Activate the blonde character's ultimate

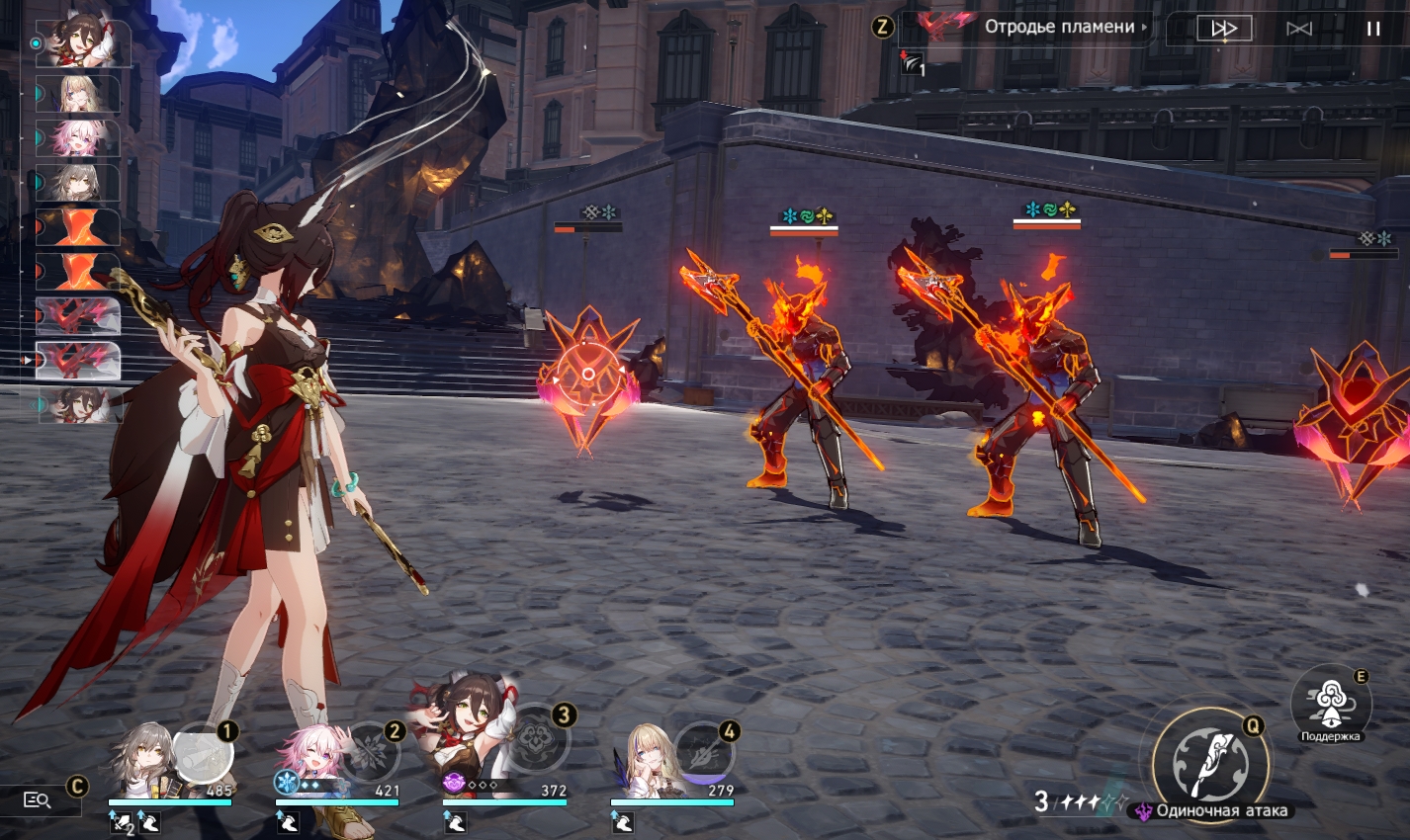tap(704, 753)
